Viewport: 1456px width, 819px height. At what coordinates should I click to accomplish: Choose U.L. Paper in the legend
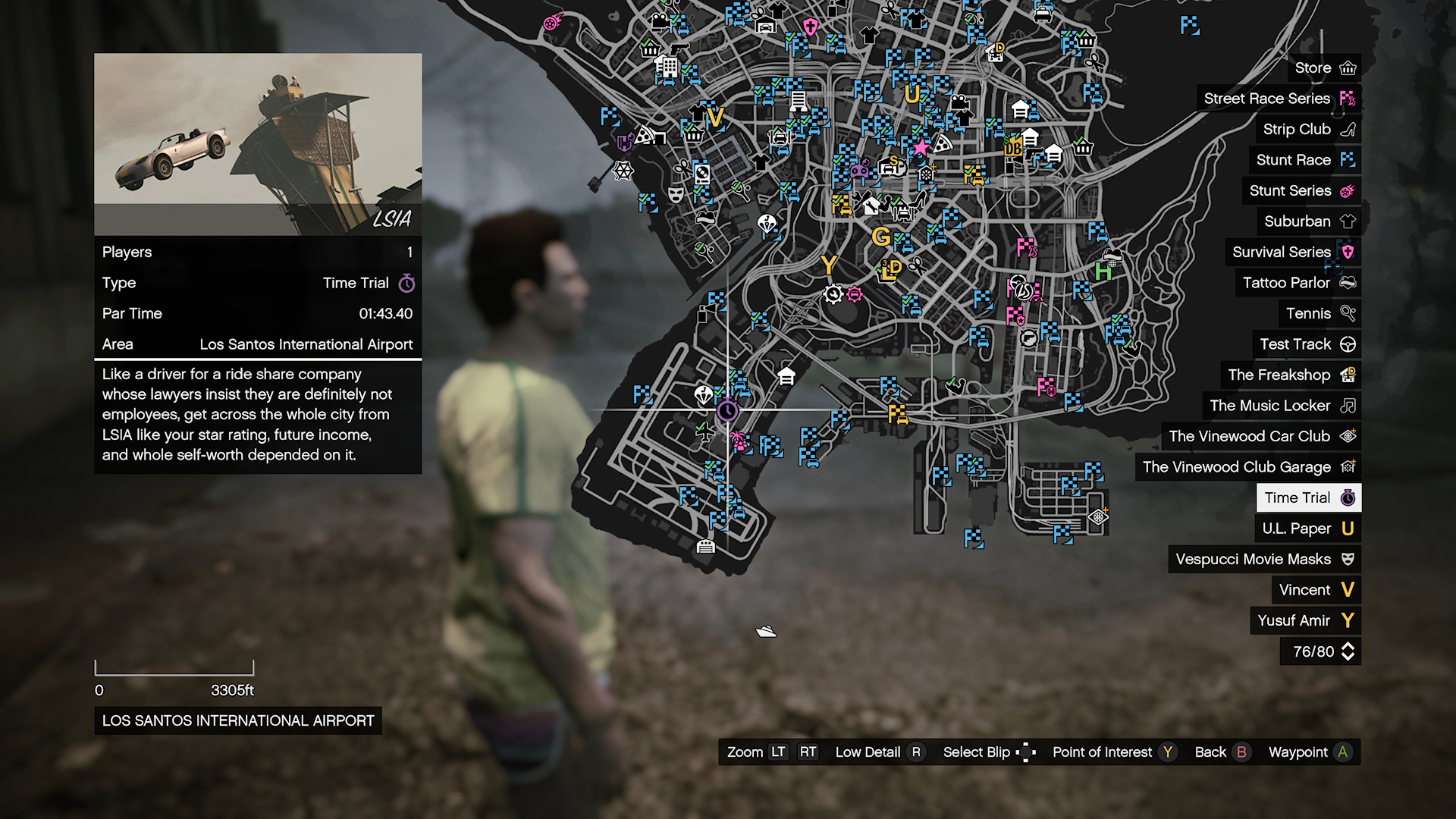click(x=1307, y=529)
